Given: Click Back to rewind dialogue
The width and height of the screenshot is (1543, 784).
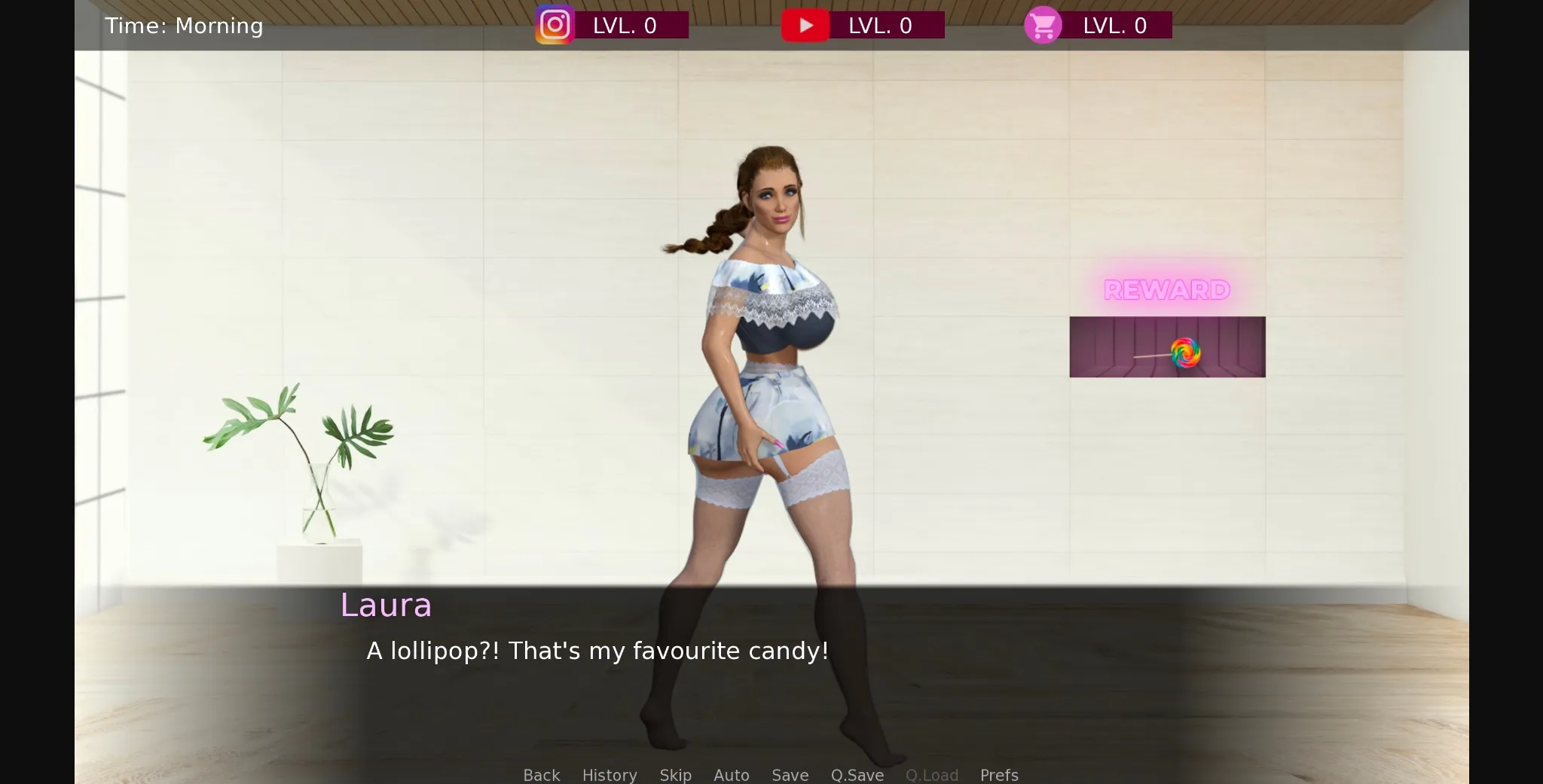Looking at the screenshot, I should (x=541, y=775).
